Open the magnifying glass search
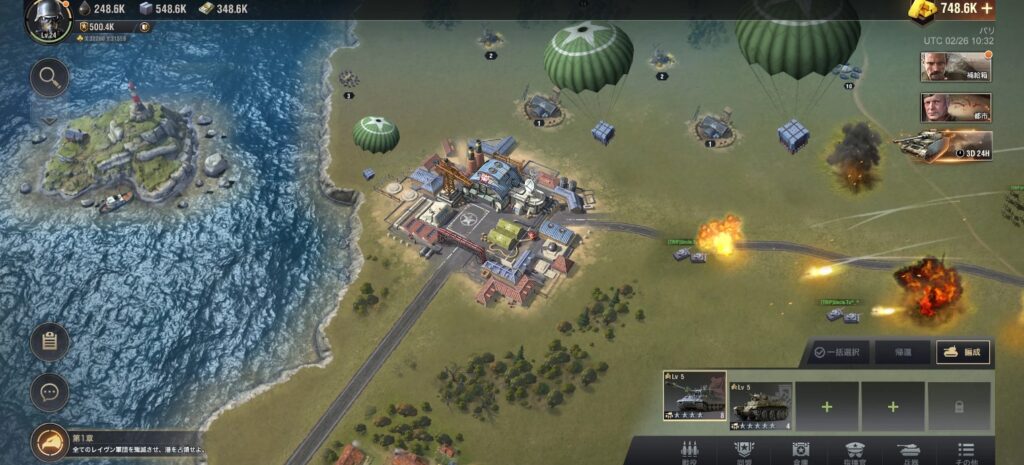Screen dimensions: 1024x465 pos(49,77)
